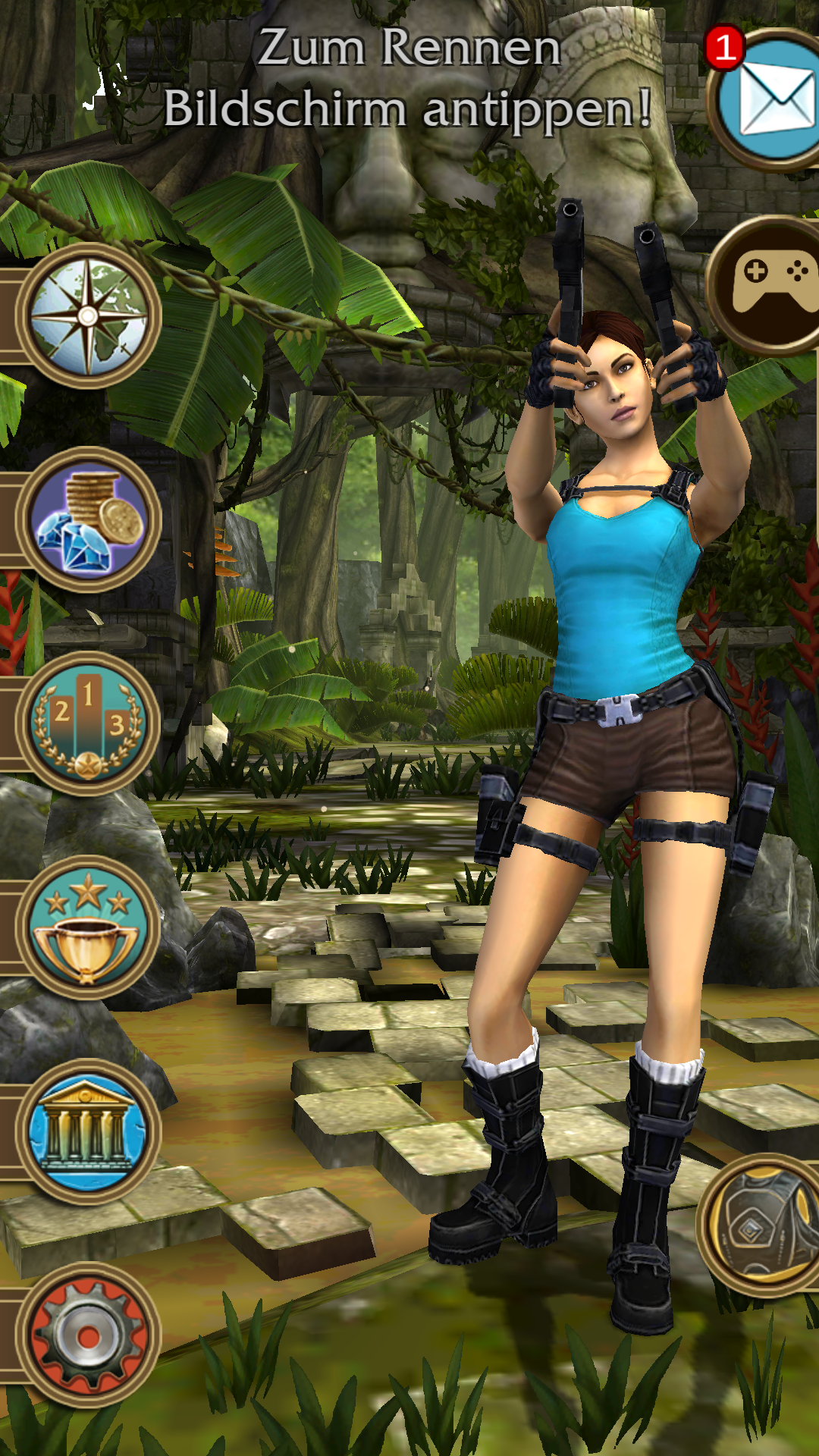Open the outfit gear button
This screenshot has width=819, height=1456.
point(762,1224)
